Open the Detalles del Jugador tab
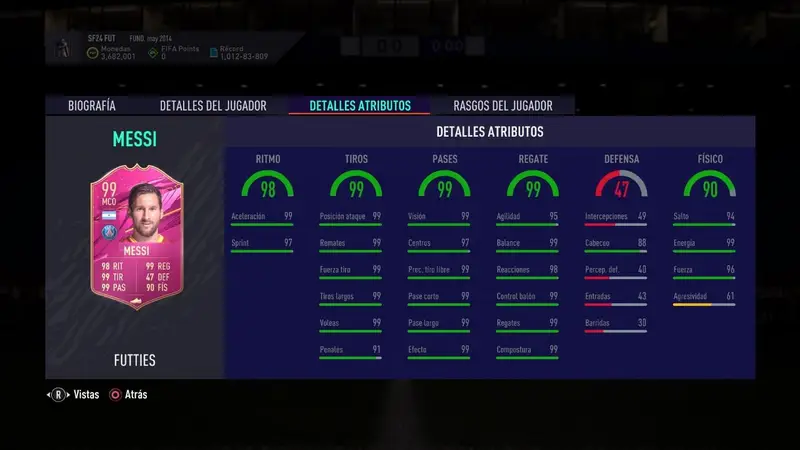800x450 pixels. point(213,105)
